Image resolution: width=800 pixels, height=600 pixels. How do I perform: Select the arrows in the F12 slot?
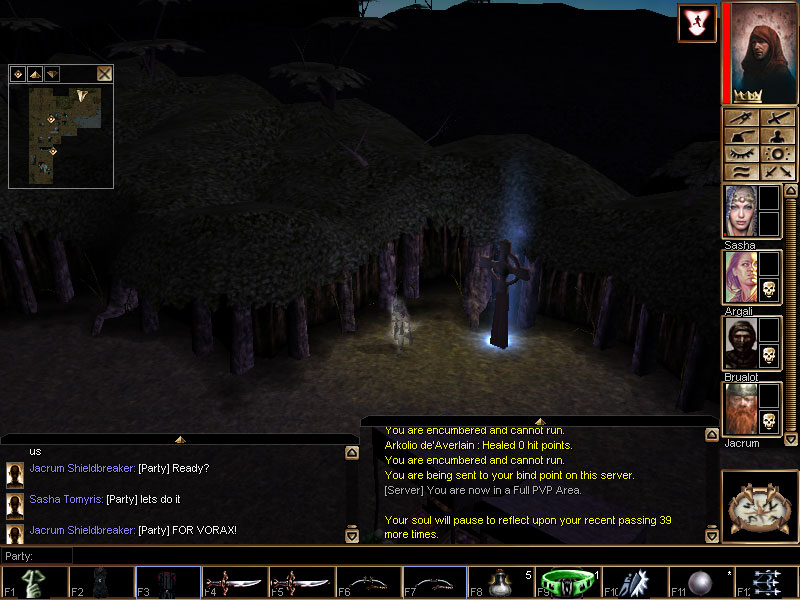(770, 583)
